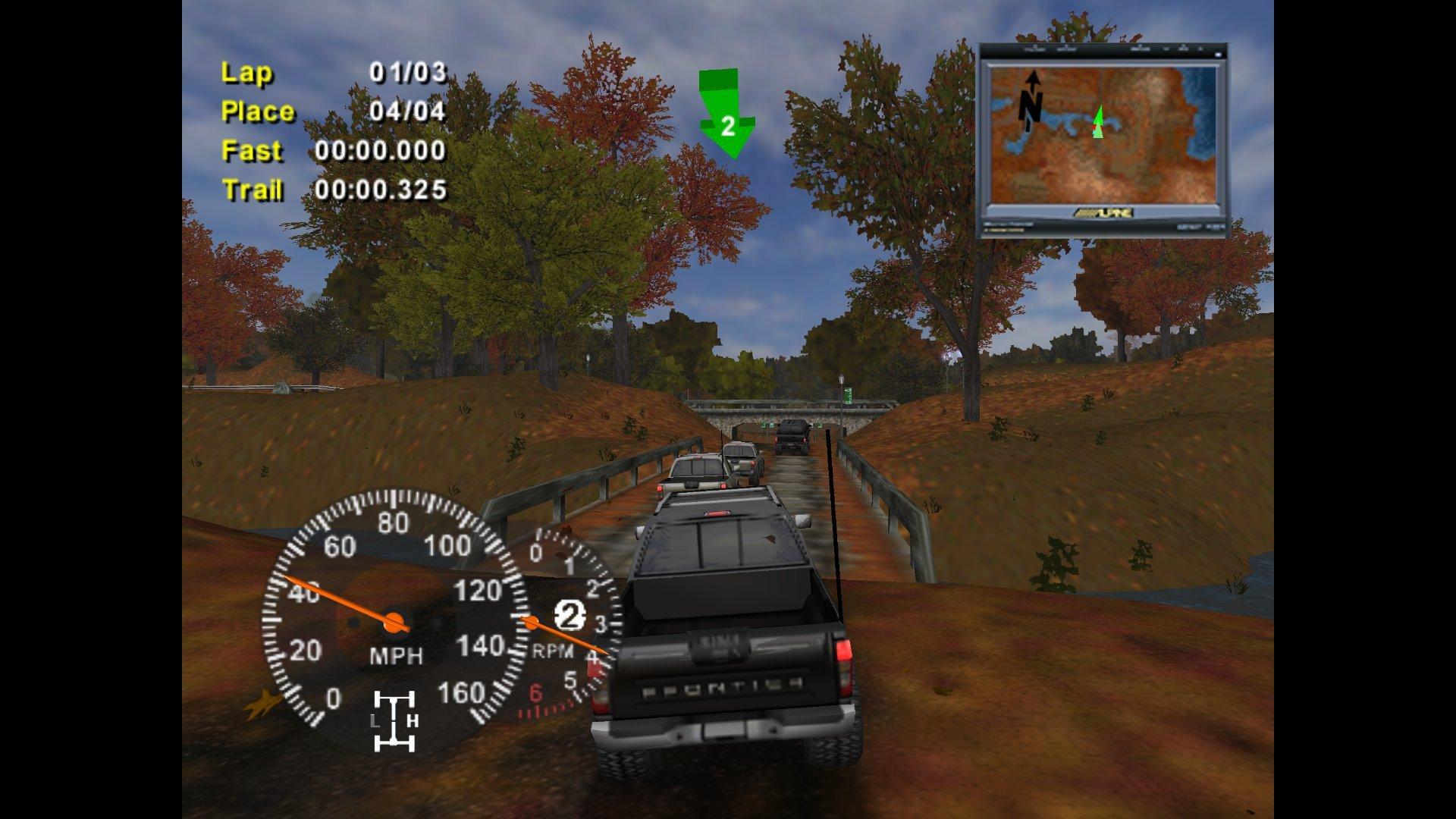Screen dimensions: 1456x819
Task: Expand the minimap panel's left menu item
Action: click(1035, 49)
